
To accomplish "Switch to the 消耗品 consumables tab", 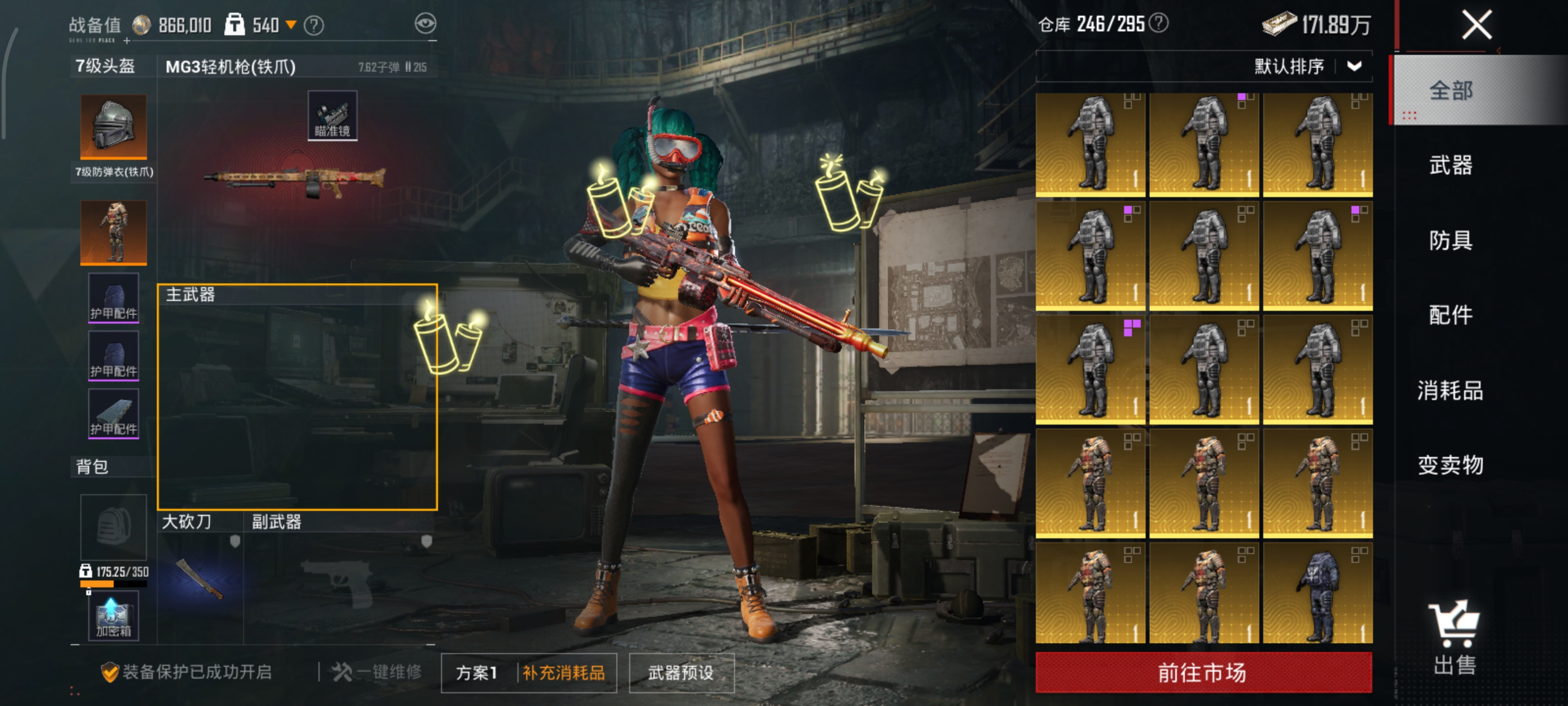I will click(1450, 390).
